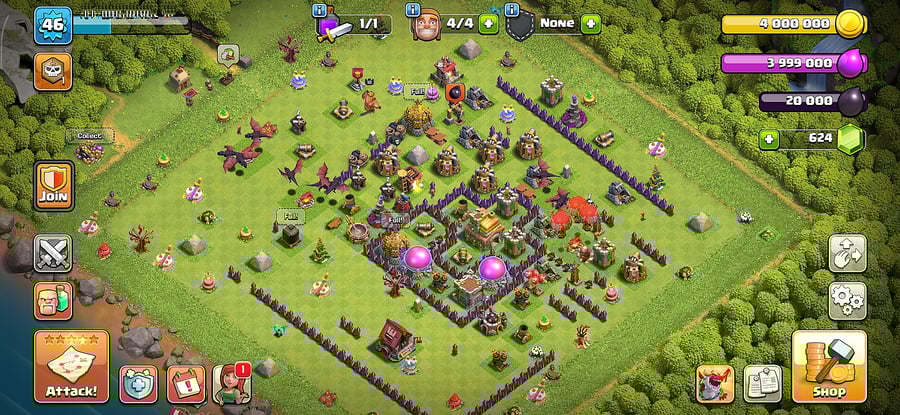The width and height of the screenshot is (900, 415).
Task: Open the events calendar button
Action: (x=185, y=384)
